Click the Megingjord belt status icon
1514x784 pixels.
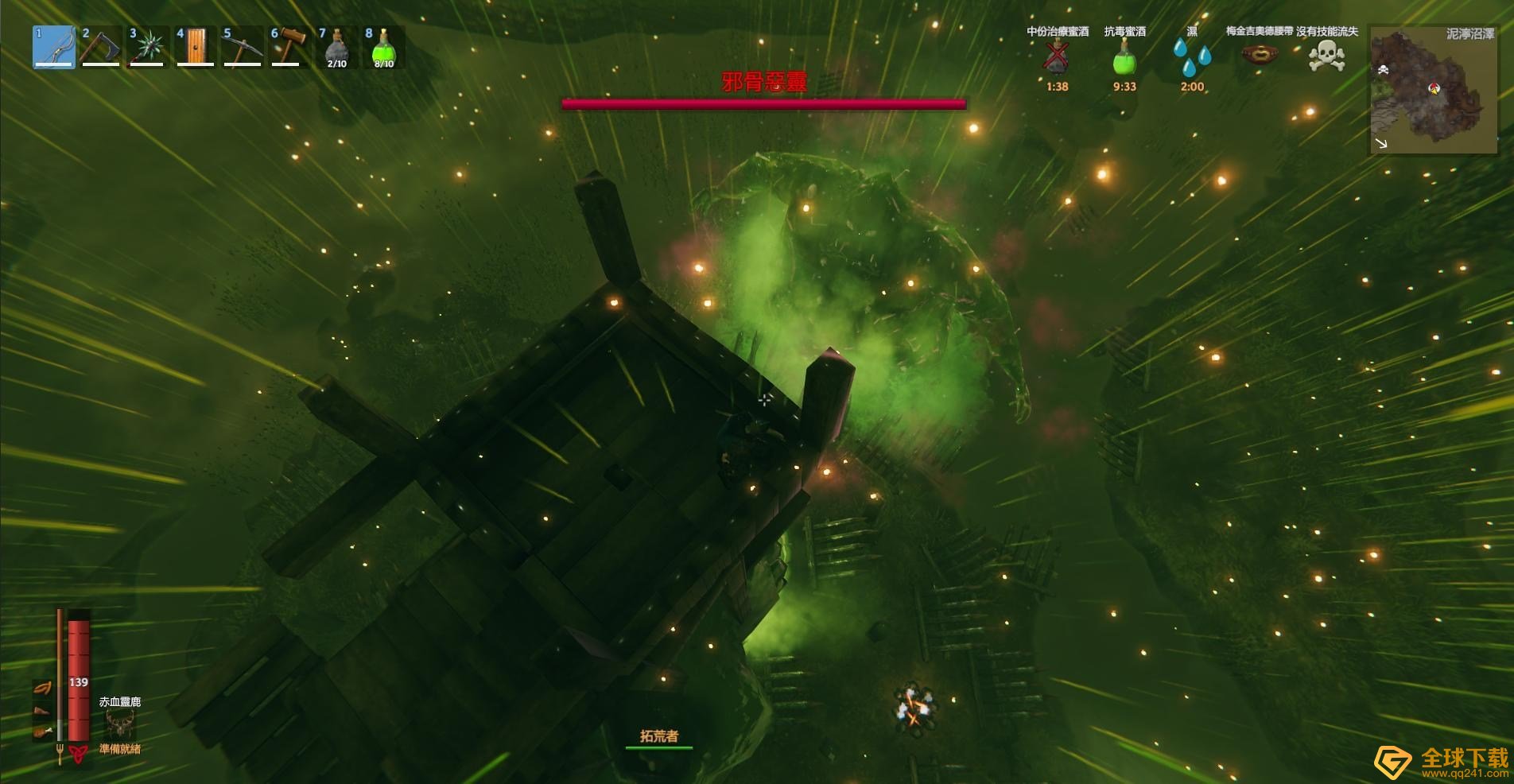coord(1259,55)
